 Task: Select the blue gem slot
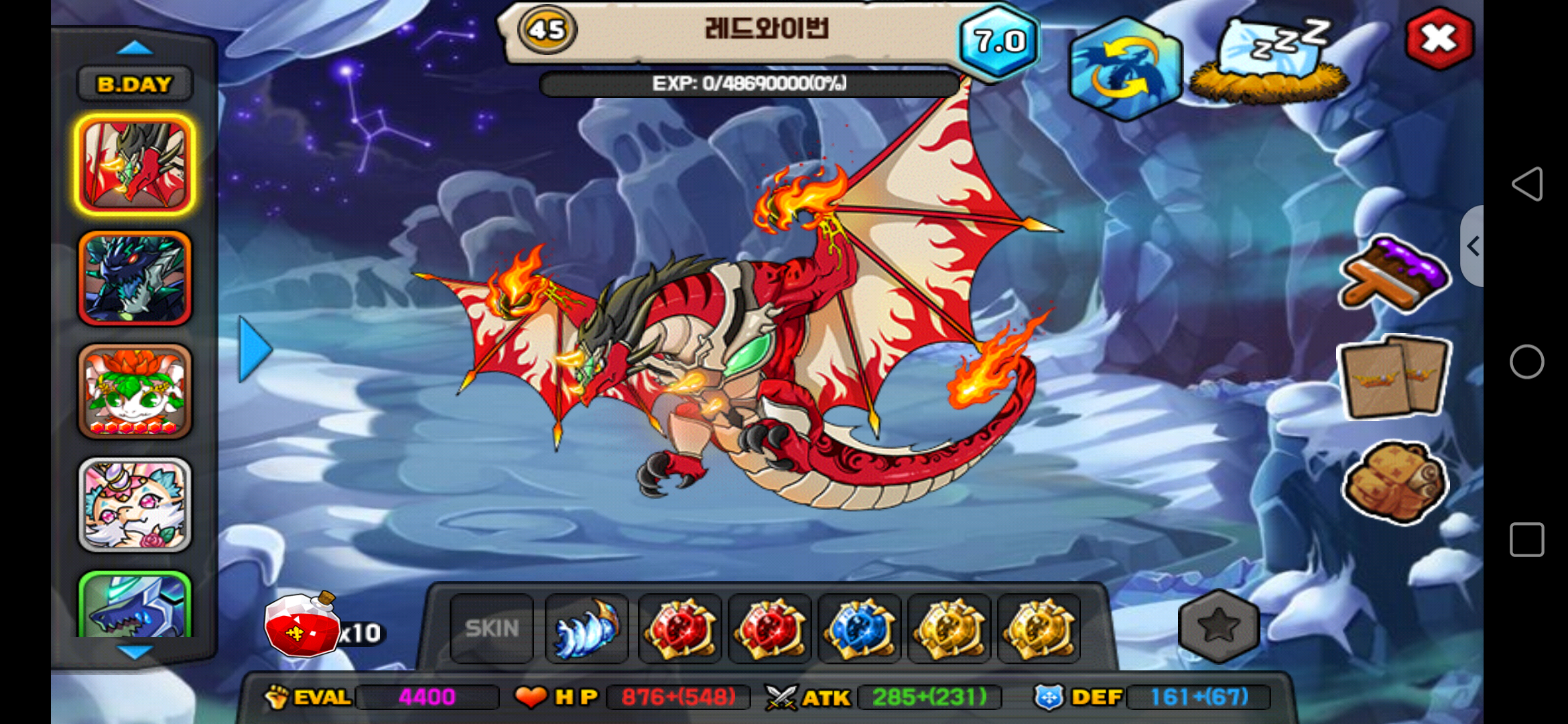(x=860, y=628)
